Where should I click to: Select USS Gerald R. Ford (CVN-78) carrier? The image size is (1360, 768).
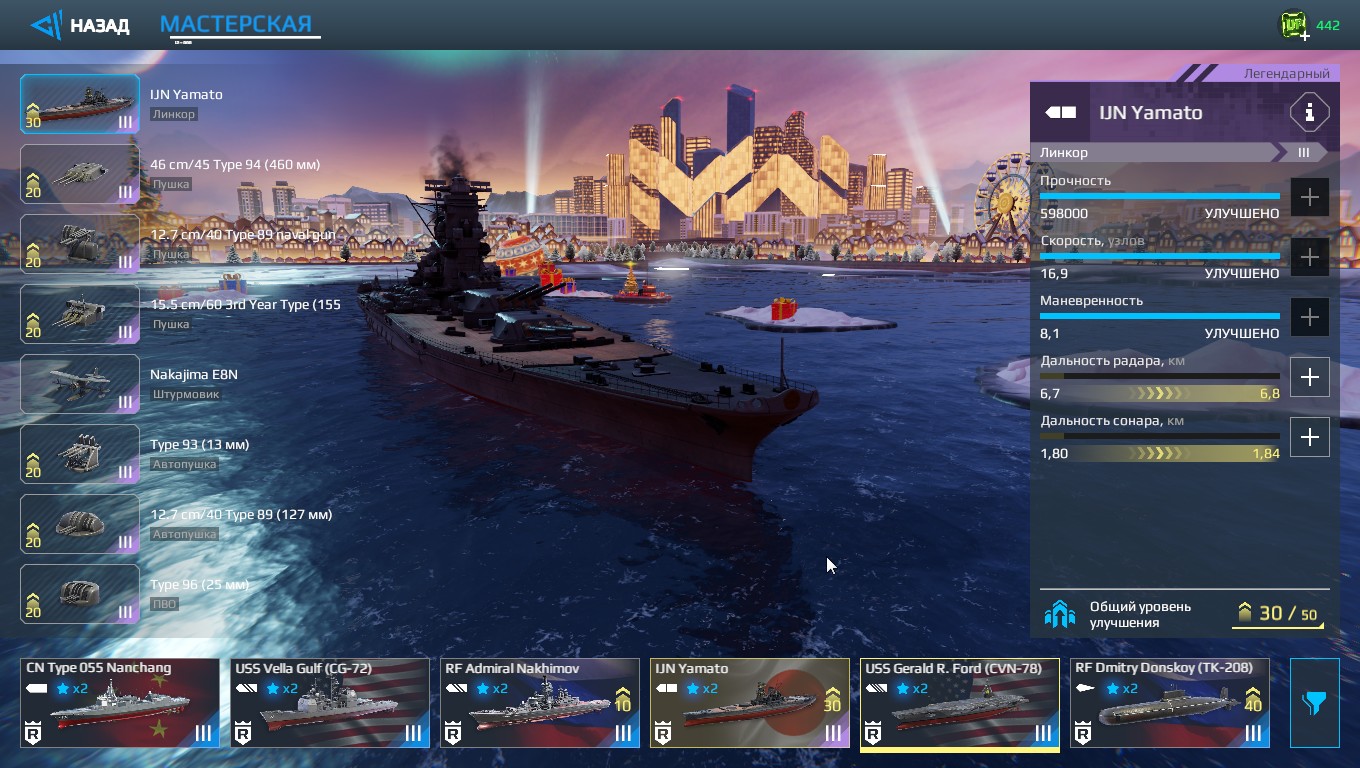pos(960,703)
